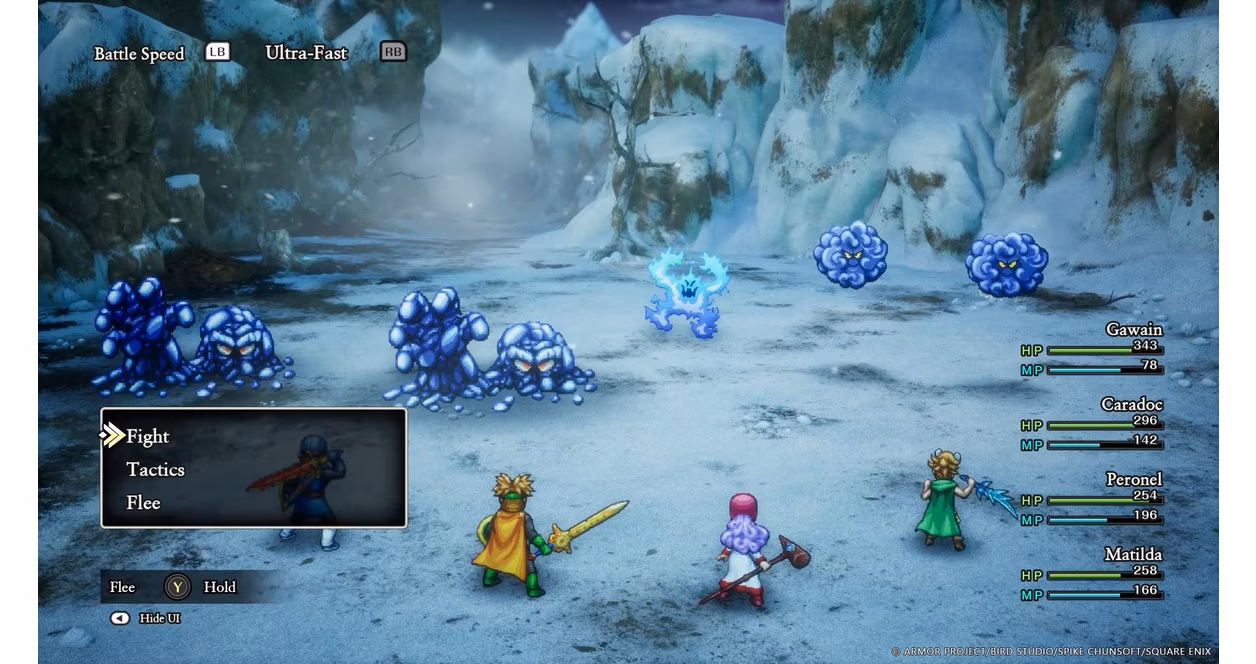Open the Tactics option
This screenshot has width=1256, height=664.
[155, 469]
